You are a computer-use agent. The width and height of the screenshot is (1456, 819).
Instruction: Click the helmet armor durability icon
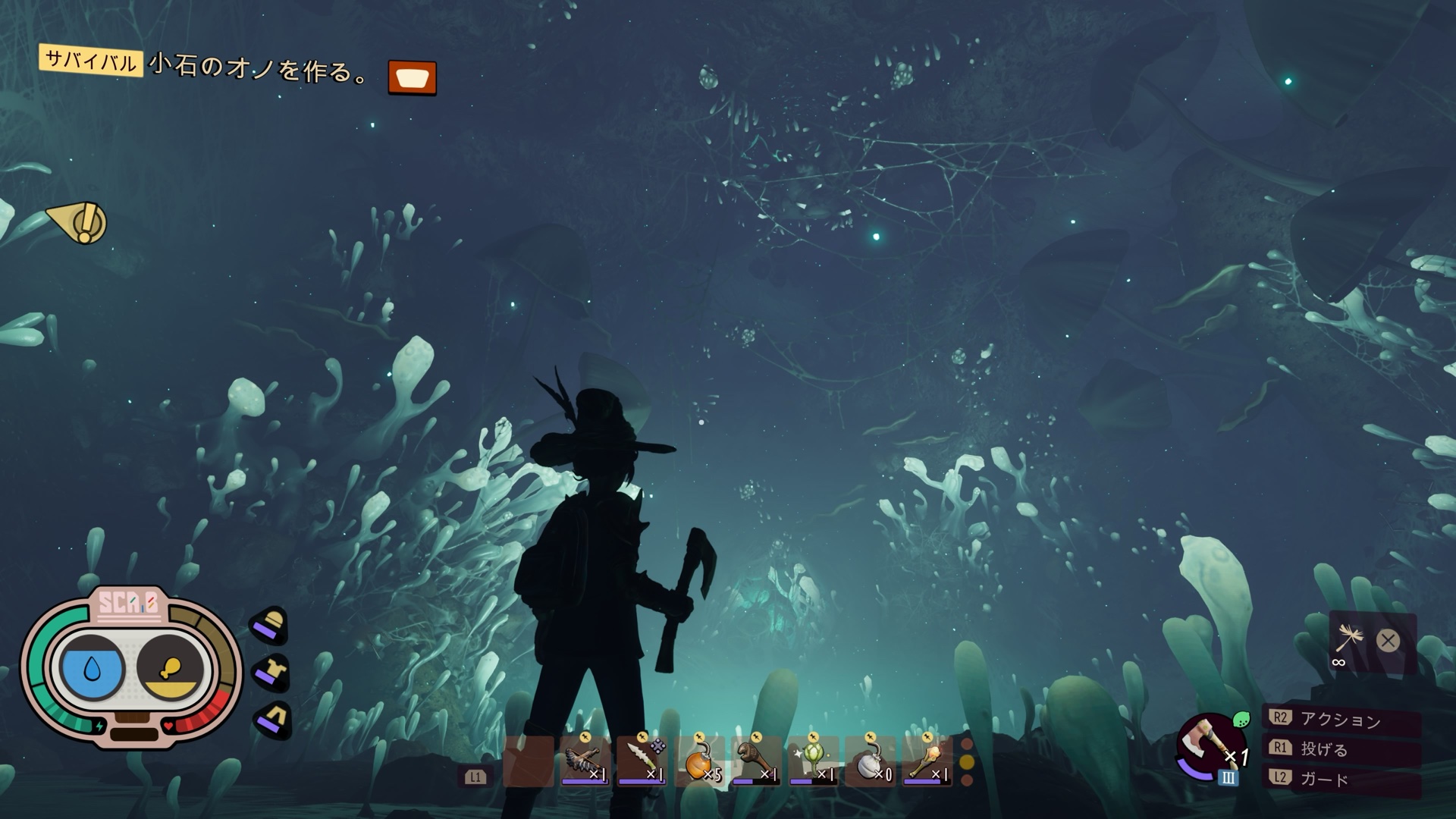pos(270,625)
